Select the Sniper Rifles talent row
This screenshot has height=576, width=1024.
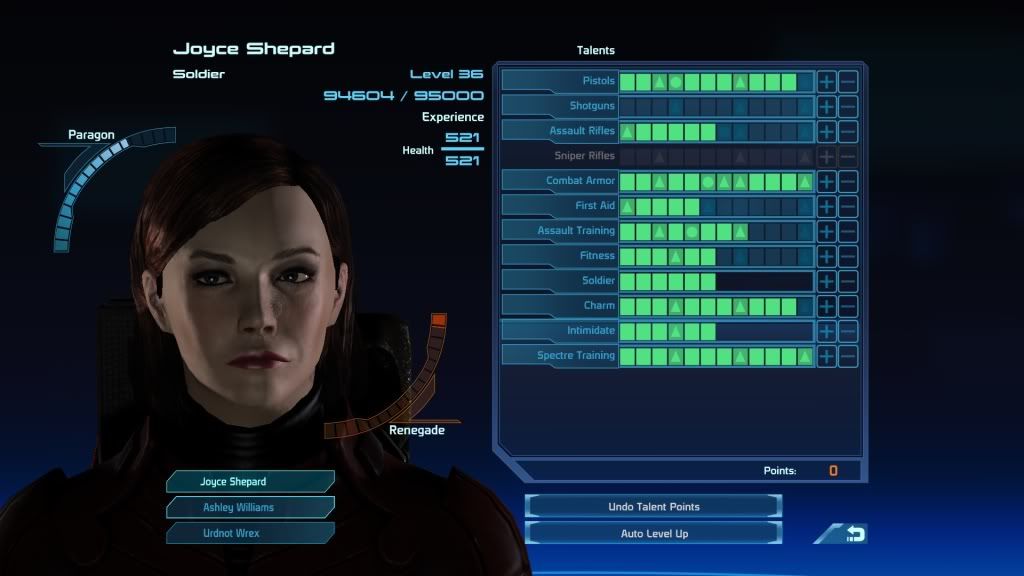pyautogui.click(x=560, y=156)
